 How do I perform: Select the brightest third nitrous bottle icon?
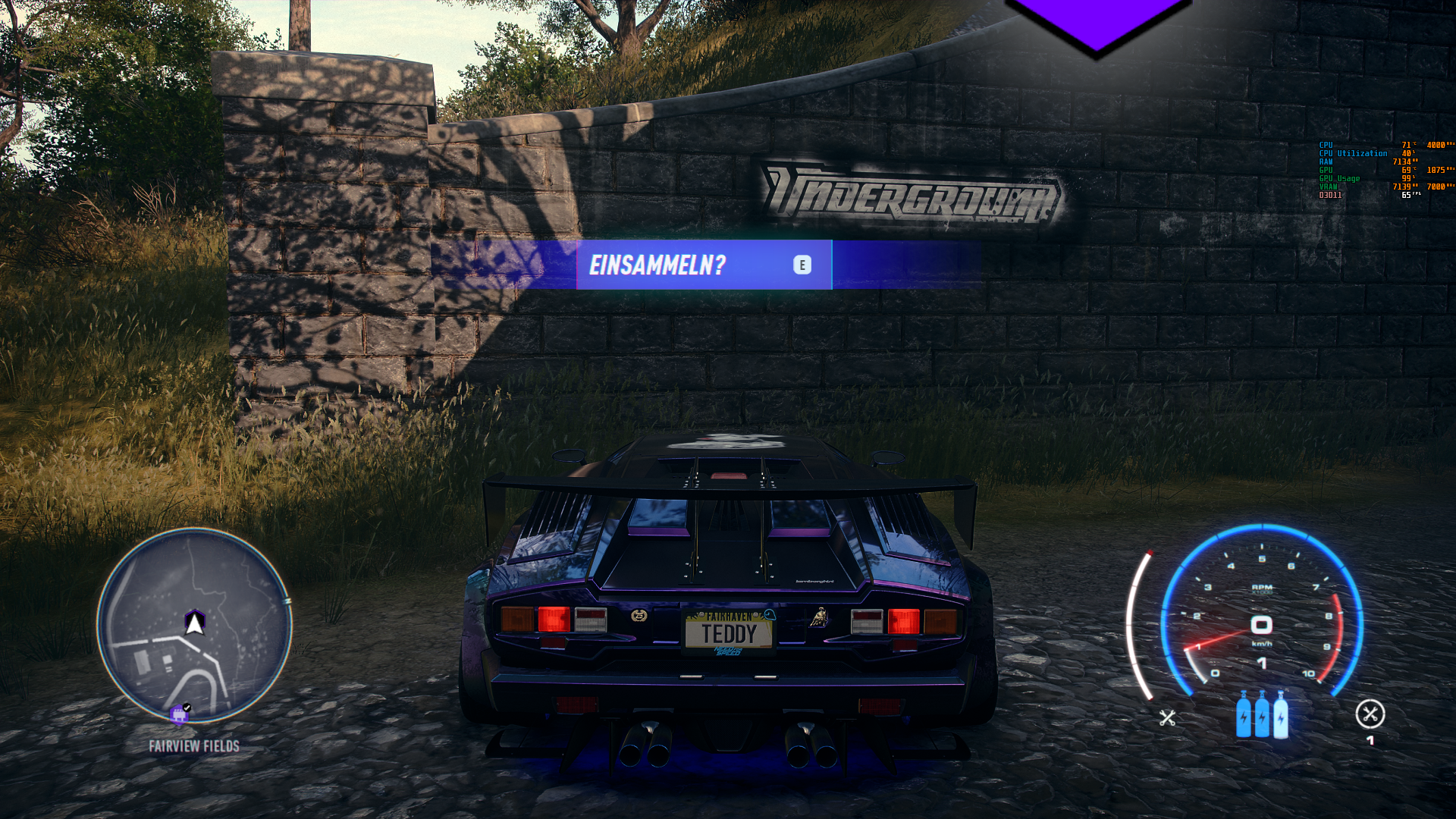pos(1280,717)
